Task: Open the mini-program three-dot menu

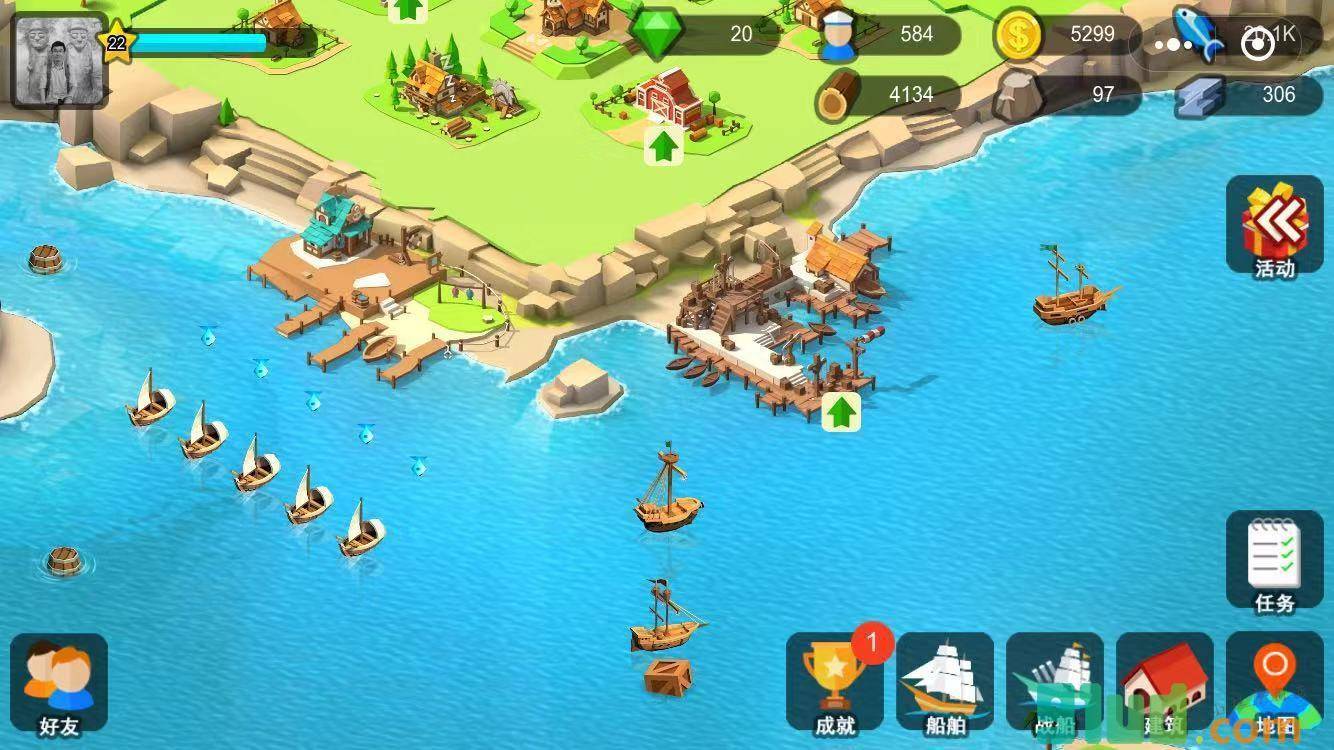Action: (x=1172, y=44)
